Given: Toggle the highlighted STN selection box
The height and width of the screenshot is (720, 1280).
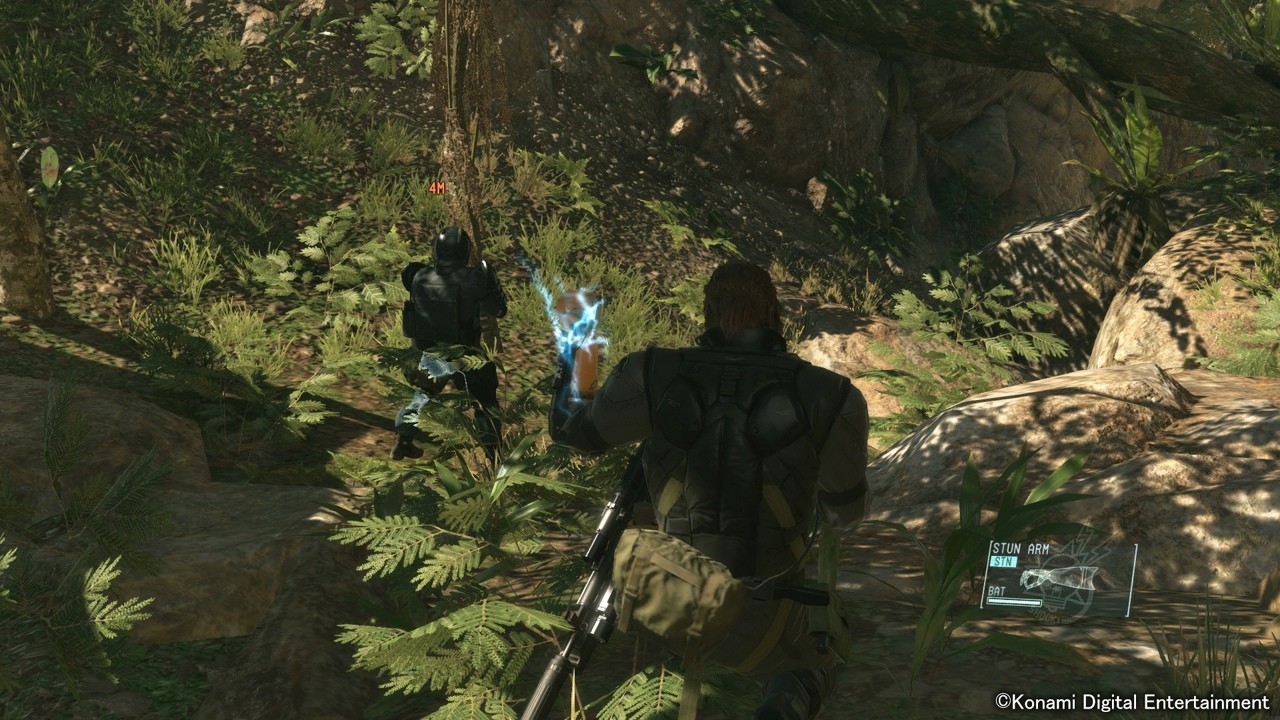Looking at the screenshot, I should [x=1004, y=561].
